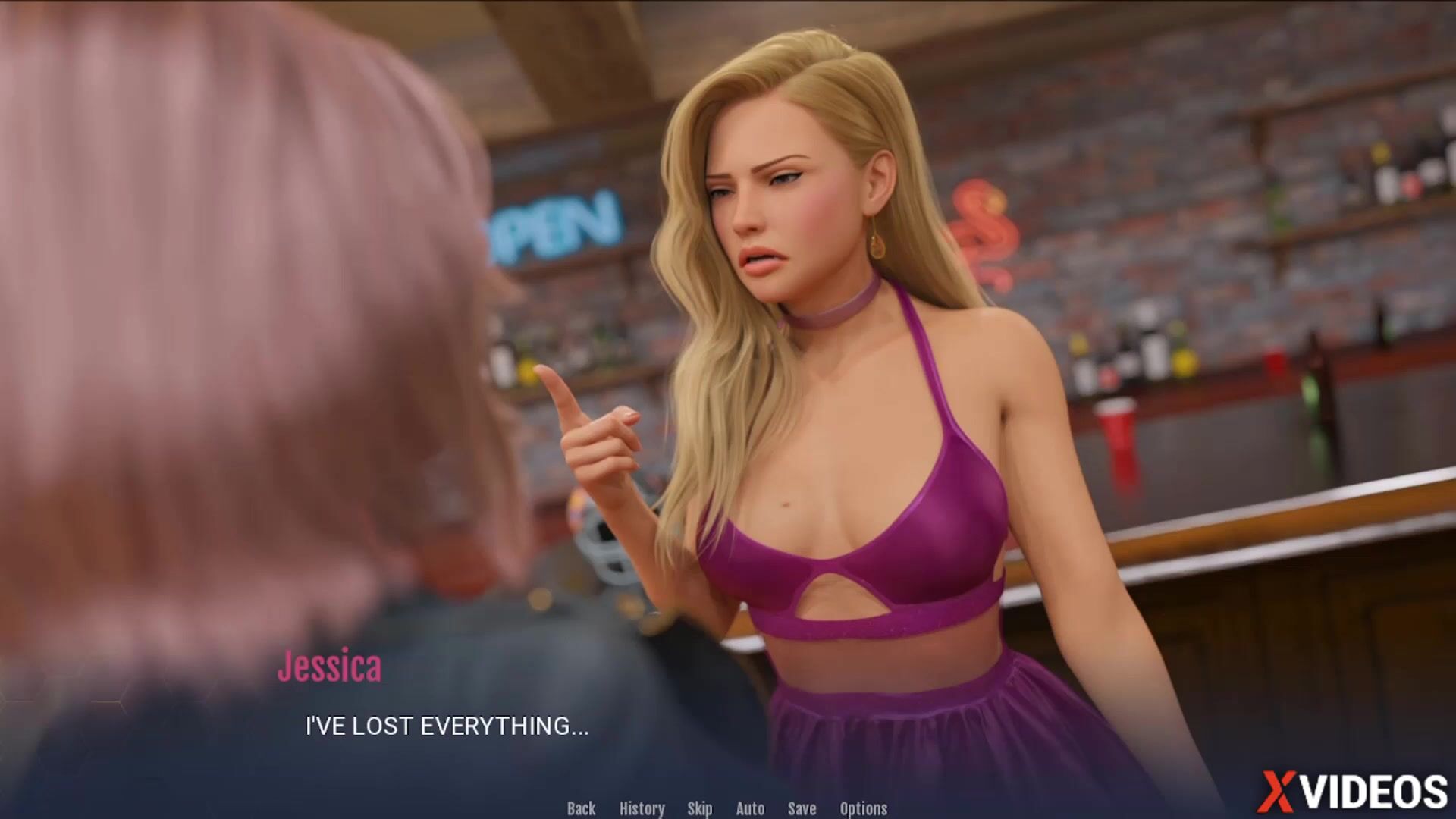Open the dialogue History log

tap(642, 808)
